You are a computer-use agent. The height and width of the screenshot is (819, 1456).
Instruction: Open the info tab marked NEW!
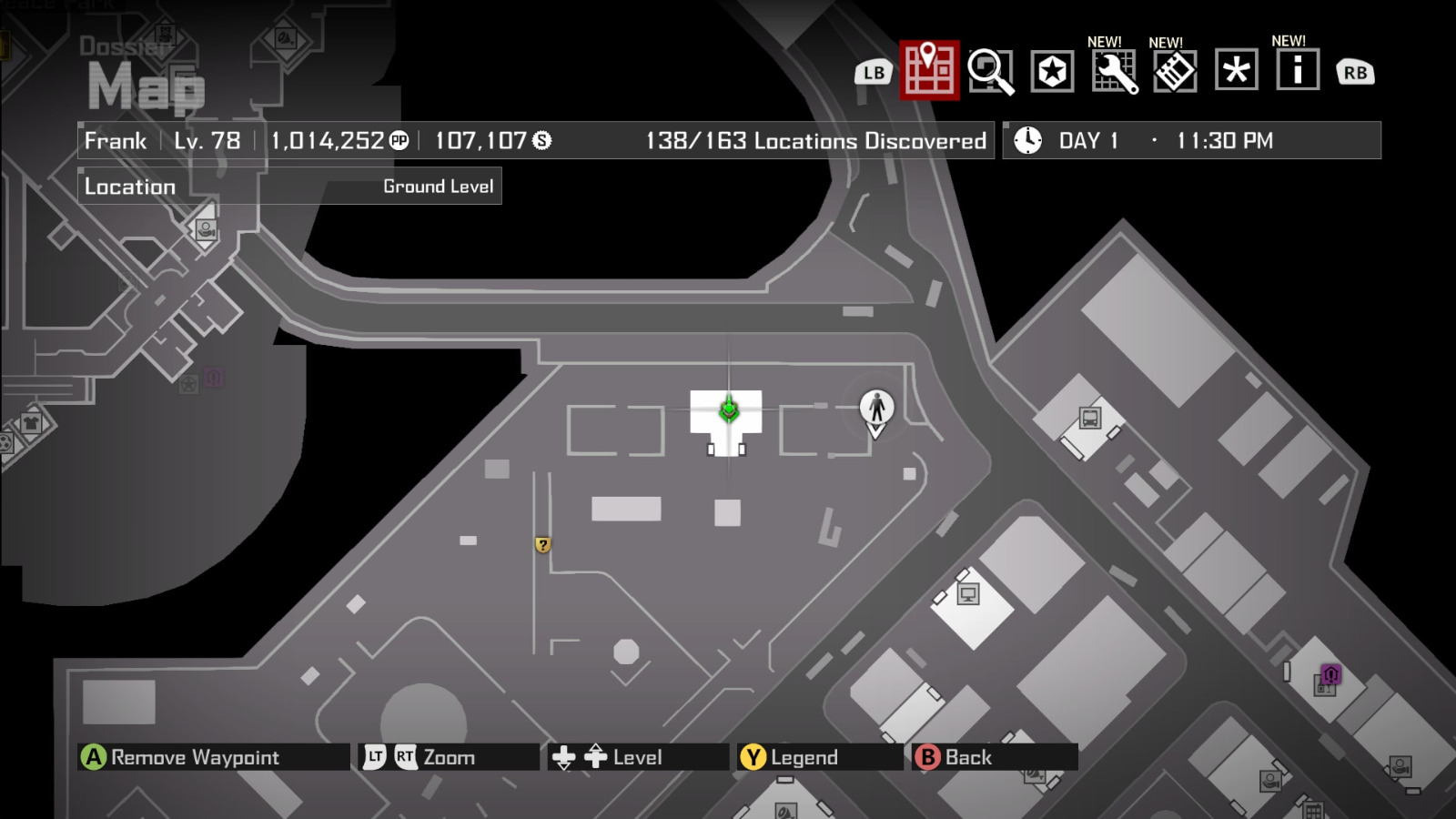1296,71
